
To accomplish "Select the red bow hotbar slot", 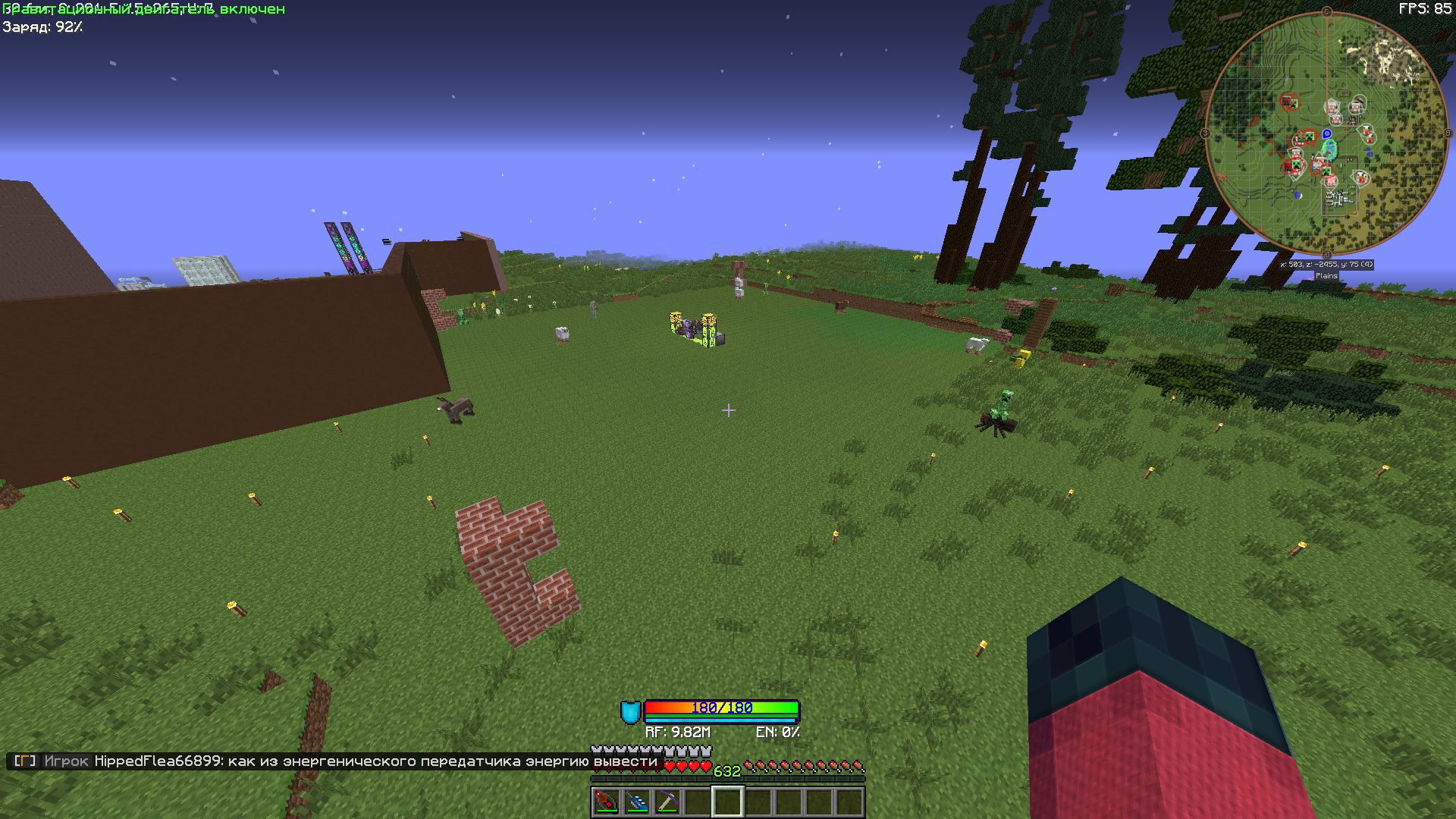I will 606,802.
